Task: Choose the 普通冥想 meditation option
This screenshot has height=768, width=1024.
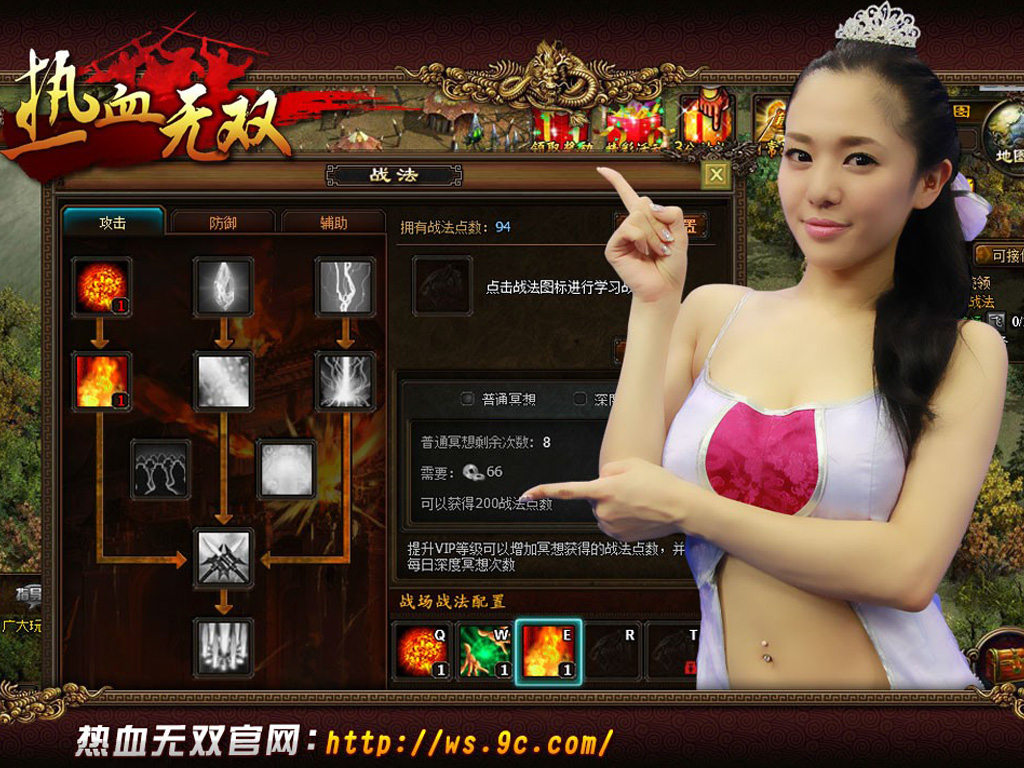Action: click(x=468, y=399)
